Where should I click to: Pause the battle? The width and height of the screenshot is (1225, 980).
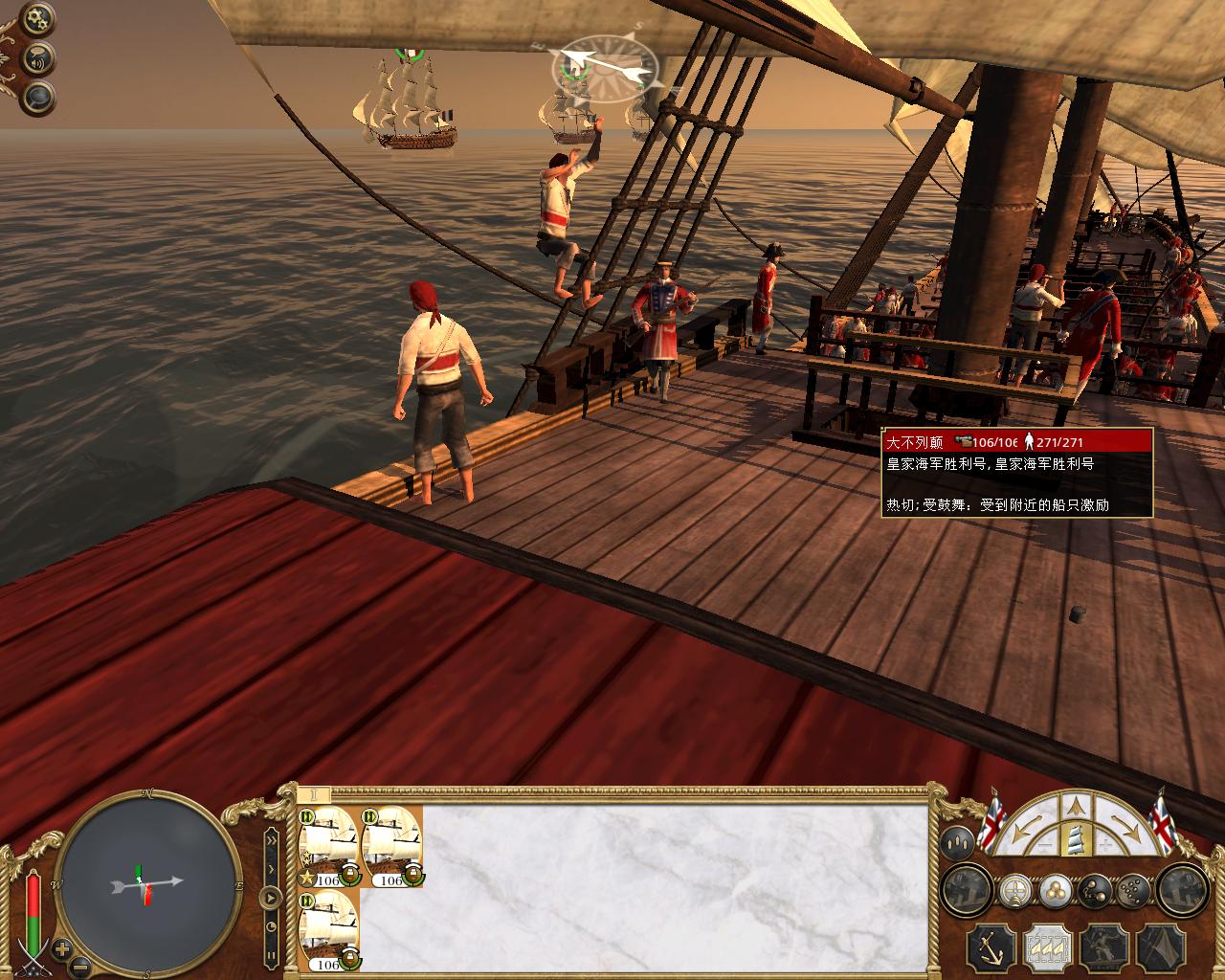271,955
